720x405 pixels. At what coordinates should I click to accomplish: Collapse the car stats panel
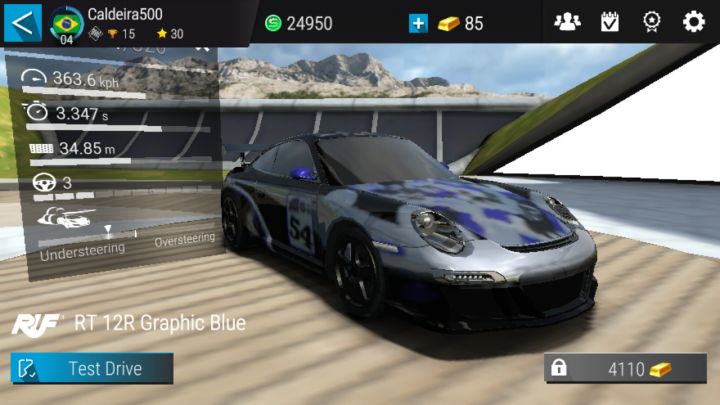click(x=203, y=46)
